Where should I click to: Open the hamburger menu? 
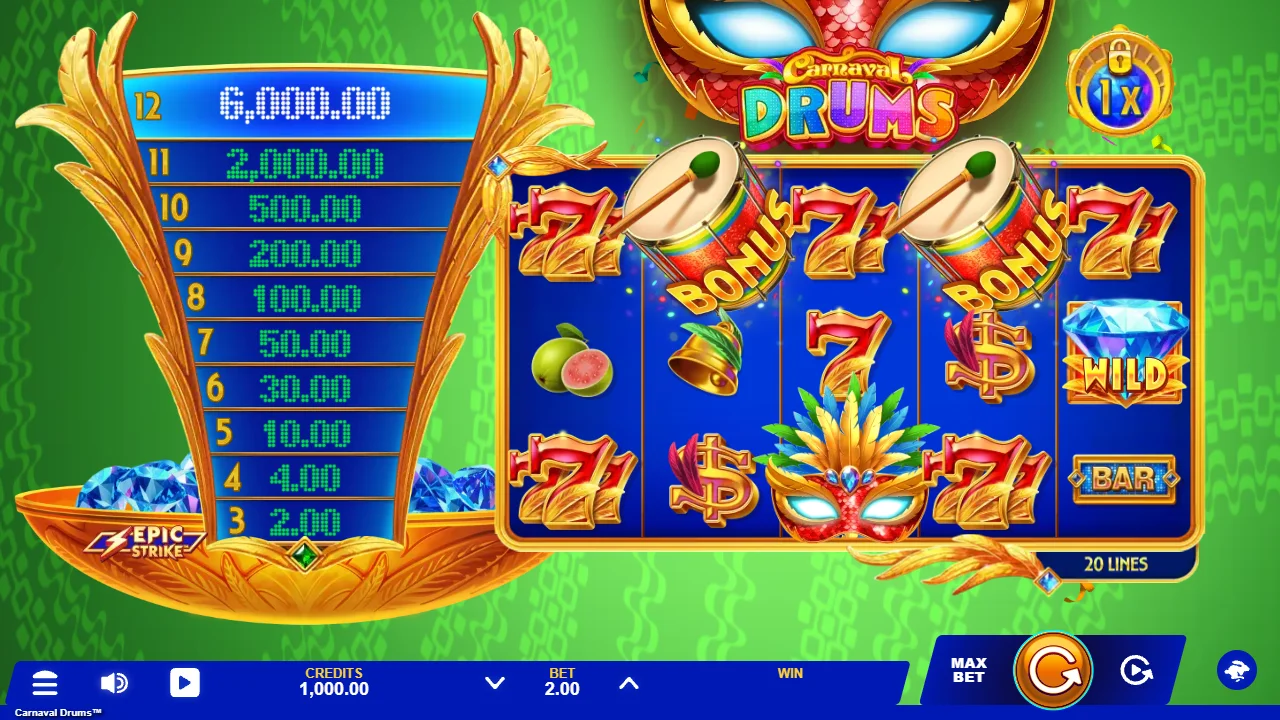pos(45,684)
